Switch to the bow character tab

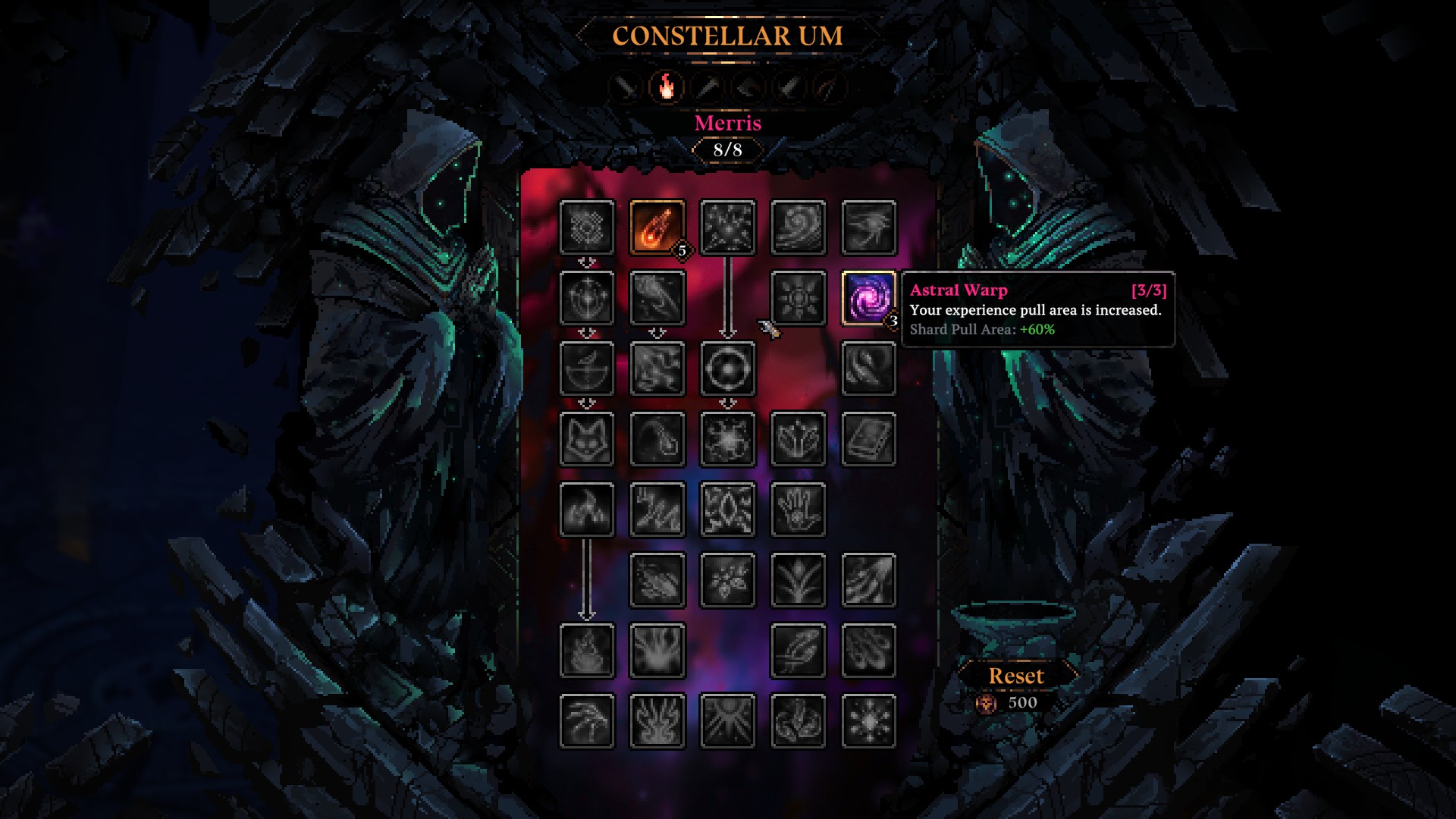coord(829,87)
